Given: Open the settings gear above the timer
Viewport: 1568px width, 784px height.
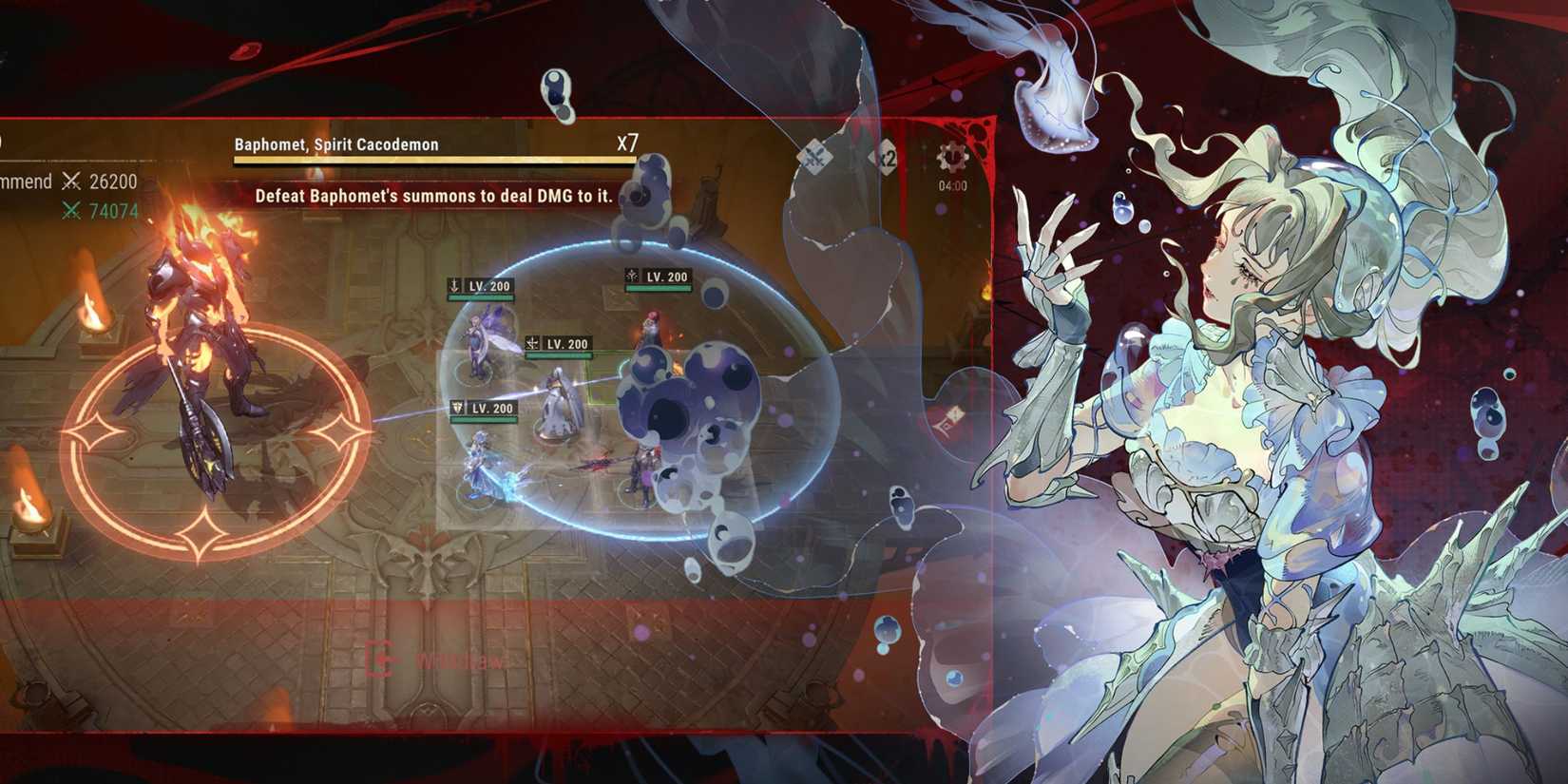Looking at the screenshot, I should (x=951, y=156).
